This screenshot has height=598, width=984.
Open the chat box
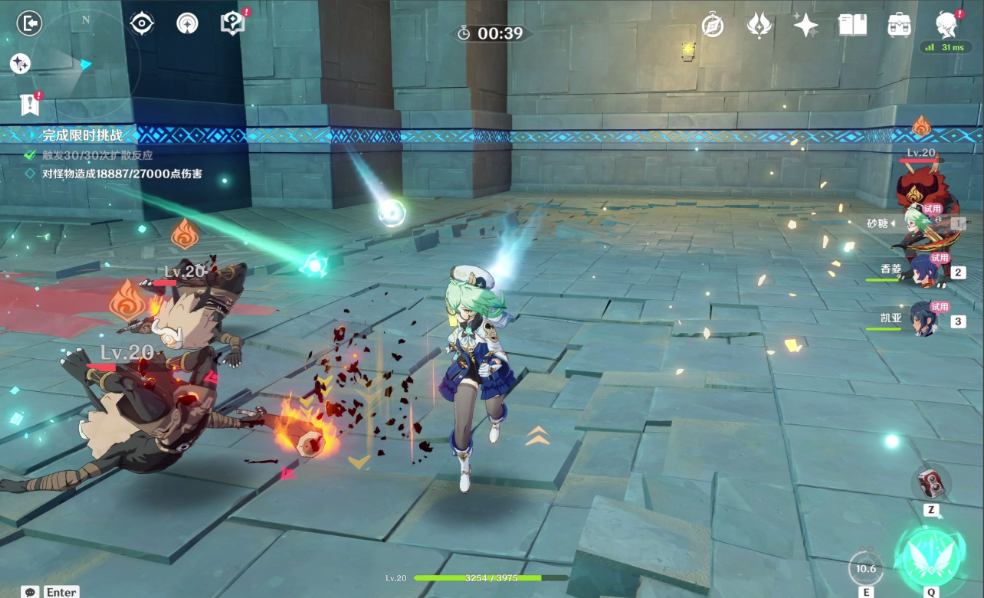pos(31,591)
